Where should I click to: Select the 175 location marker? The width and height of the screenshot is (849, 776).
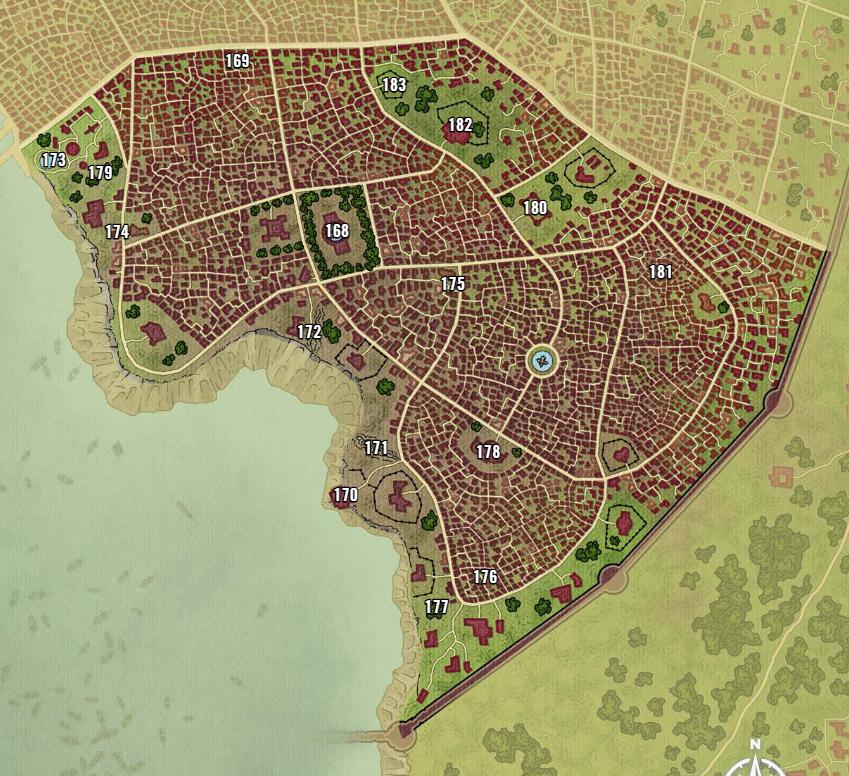tap(453, 284)
